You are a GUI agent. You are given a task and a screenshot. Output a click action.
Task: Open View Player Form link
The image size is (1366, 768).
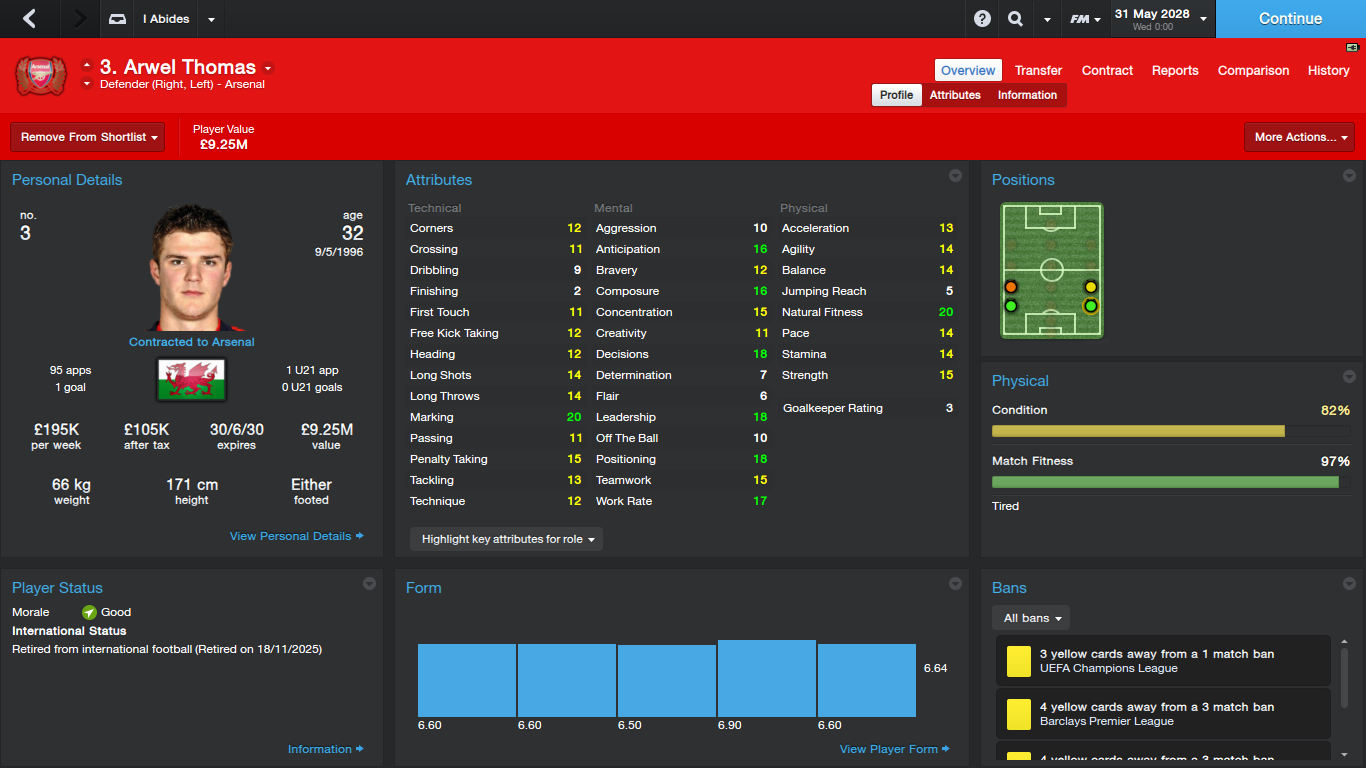(888, 748)
